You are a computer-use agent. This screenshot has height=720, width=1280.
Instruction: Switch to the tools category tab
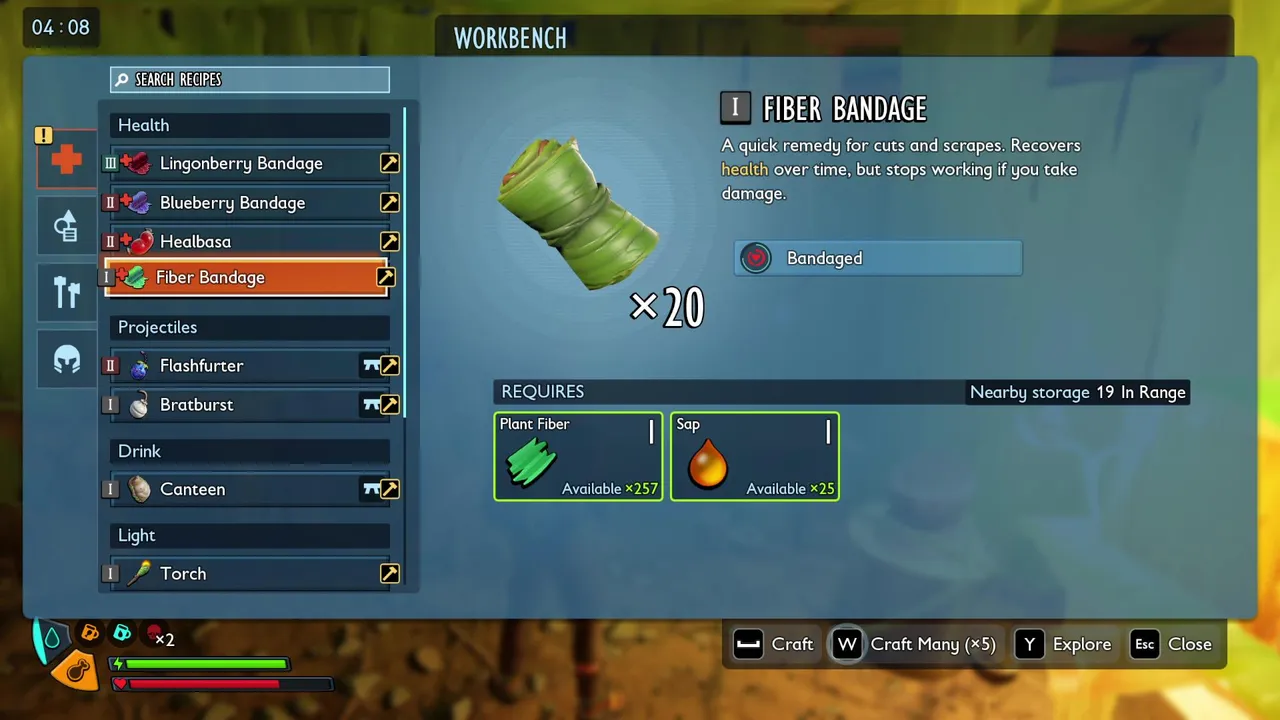[67, 293]
